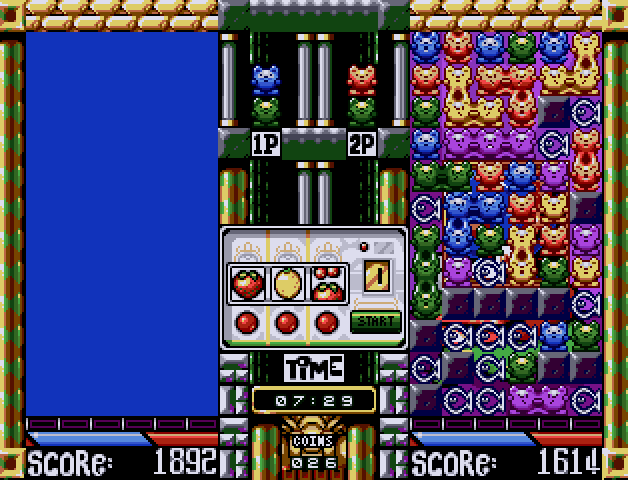The image size is (628, 480).
Task: Select the strawberry reel window
Action: tap(247, 283)
